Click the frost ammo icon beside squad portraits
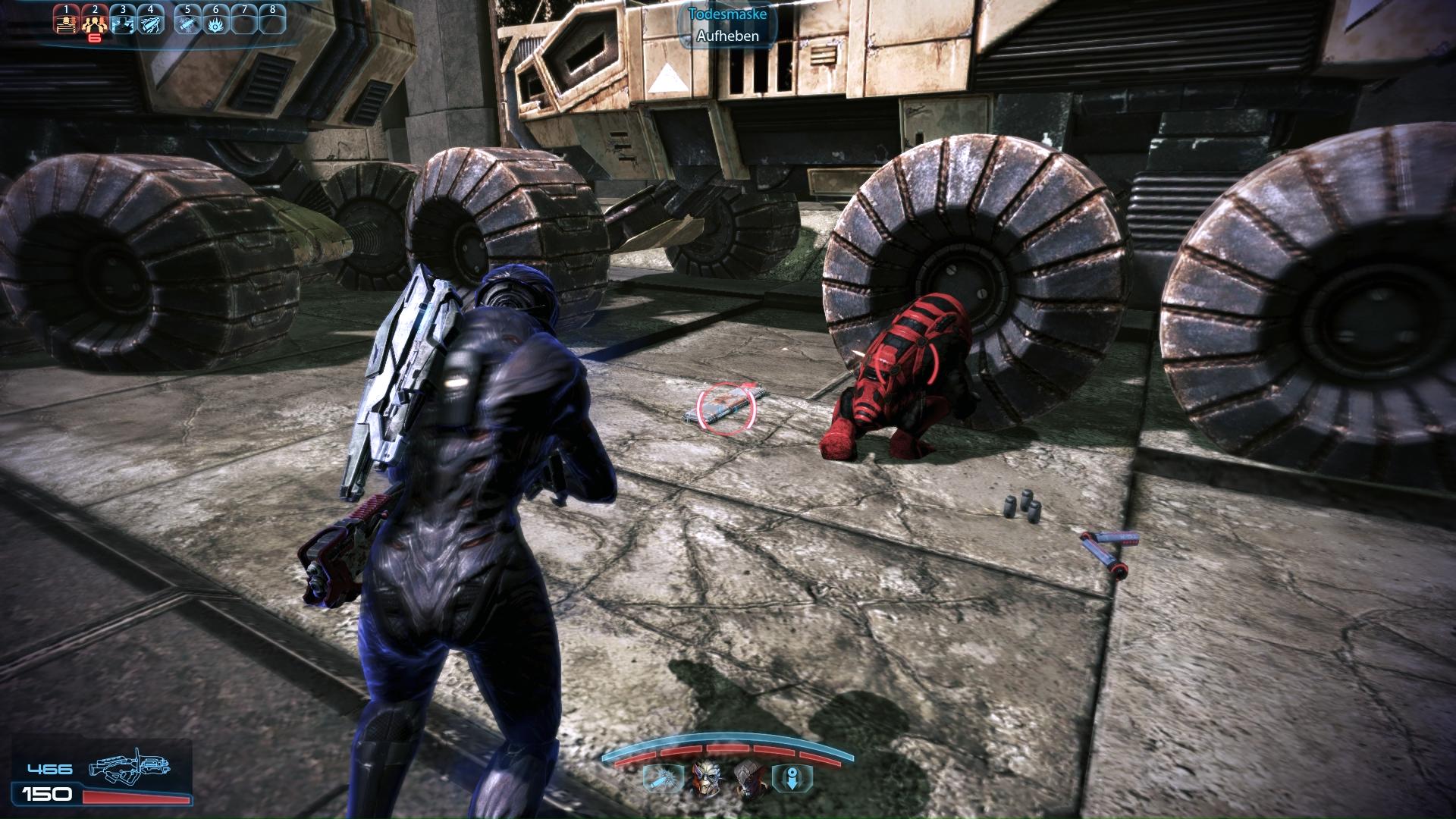The height and width of the screenshot is (819, 1456). [657, 778]
